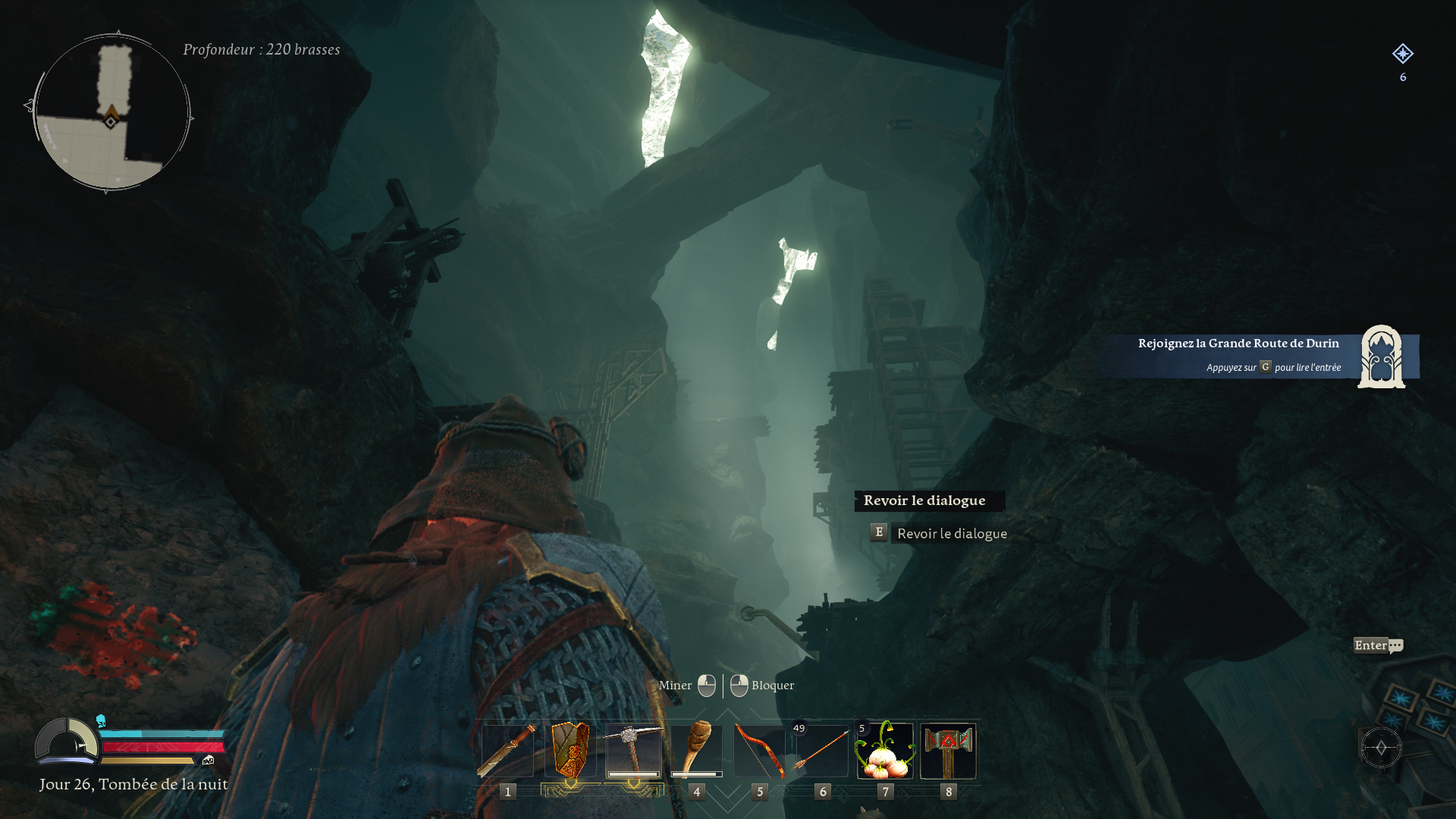
Task: Pick the arrow stack of 49
Action: click(x=822, y=751)
